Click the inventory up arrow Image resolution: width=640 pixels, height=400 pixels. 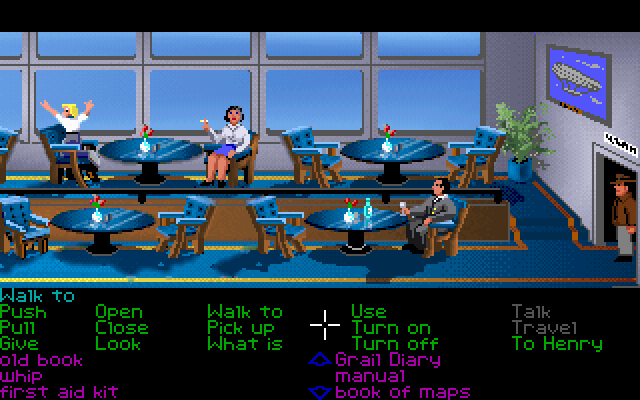[x=319, y=360]
